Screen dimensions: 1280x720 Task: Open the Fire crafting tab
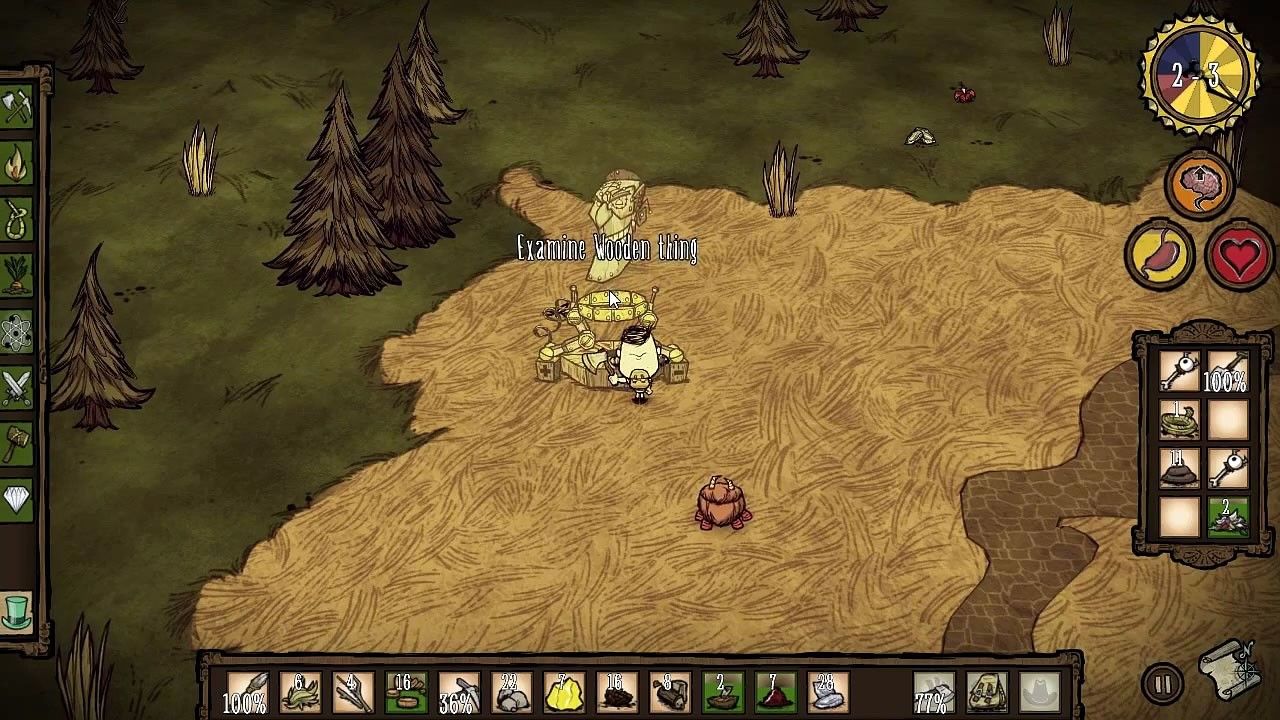click(17, 164)
